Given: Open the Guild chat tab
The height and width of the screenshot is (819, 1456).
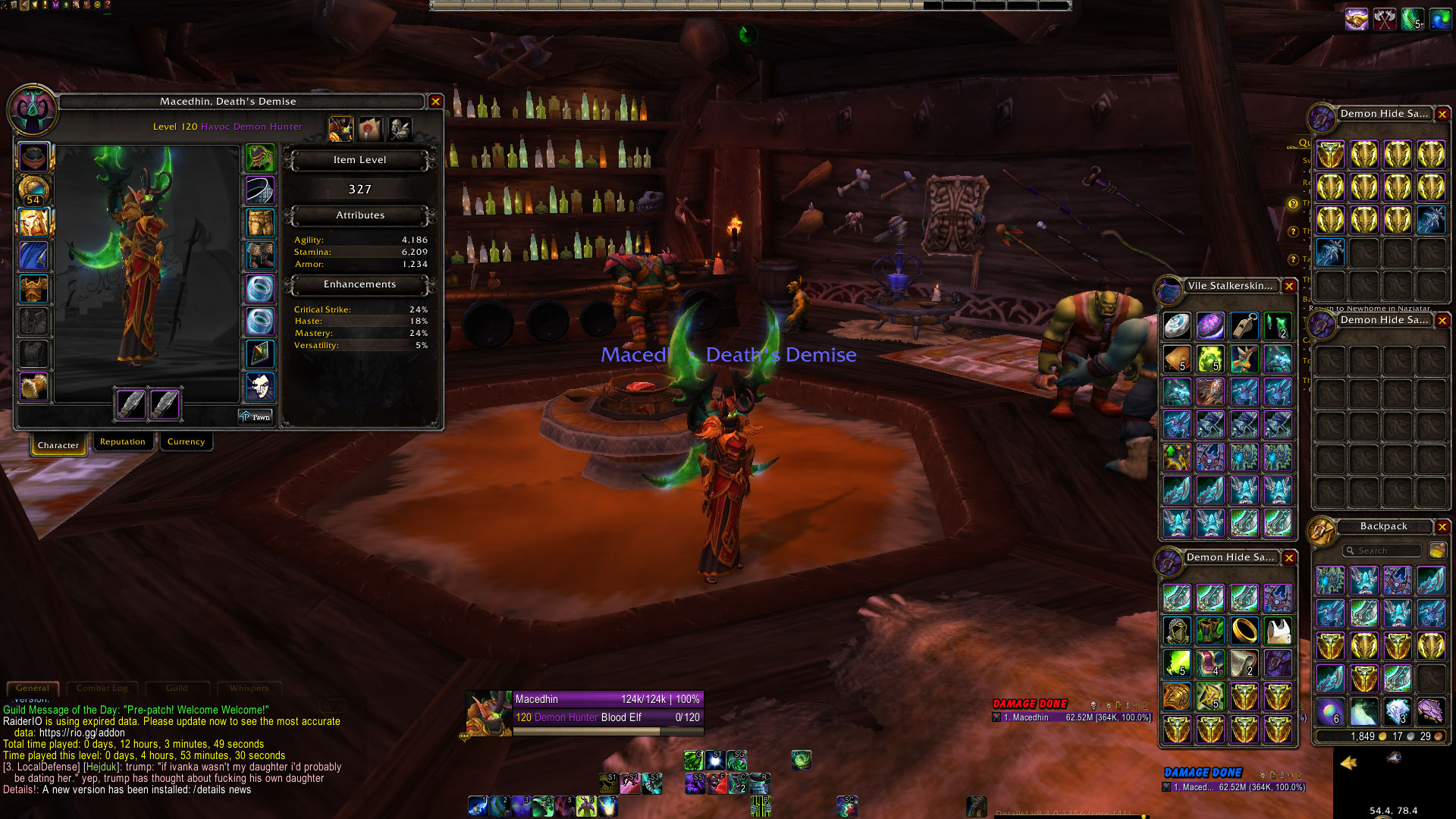Looking at the screenshot, I should point(177,688).
